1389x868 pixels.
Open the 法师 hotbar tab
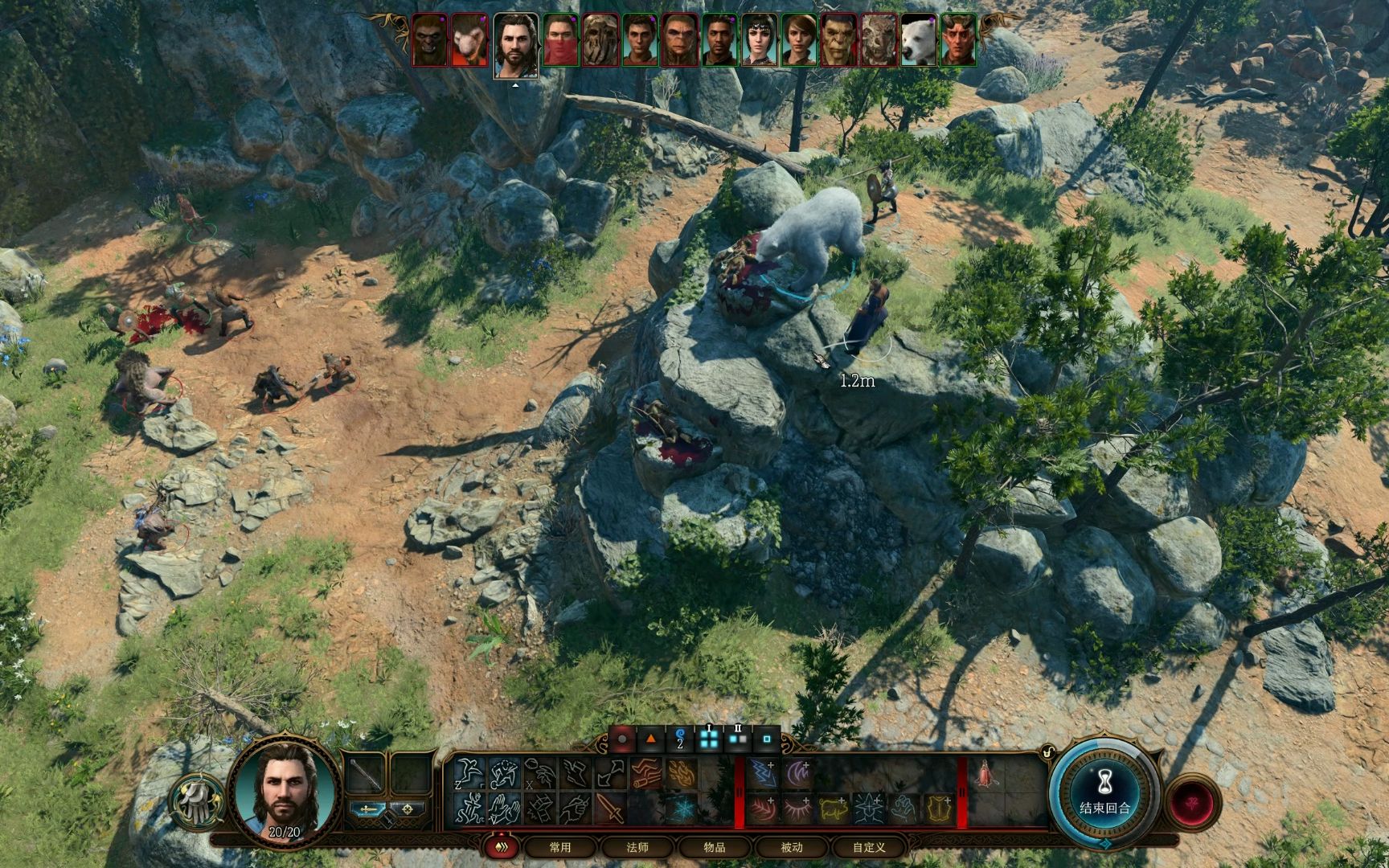[637, 847]
